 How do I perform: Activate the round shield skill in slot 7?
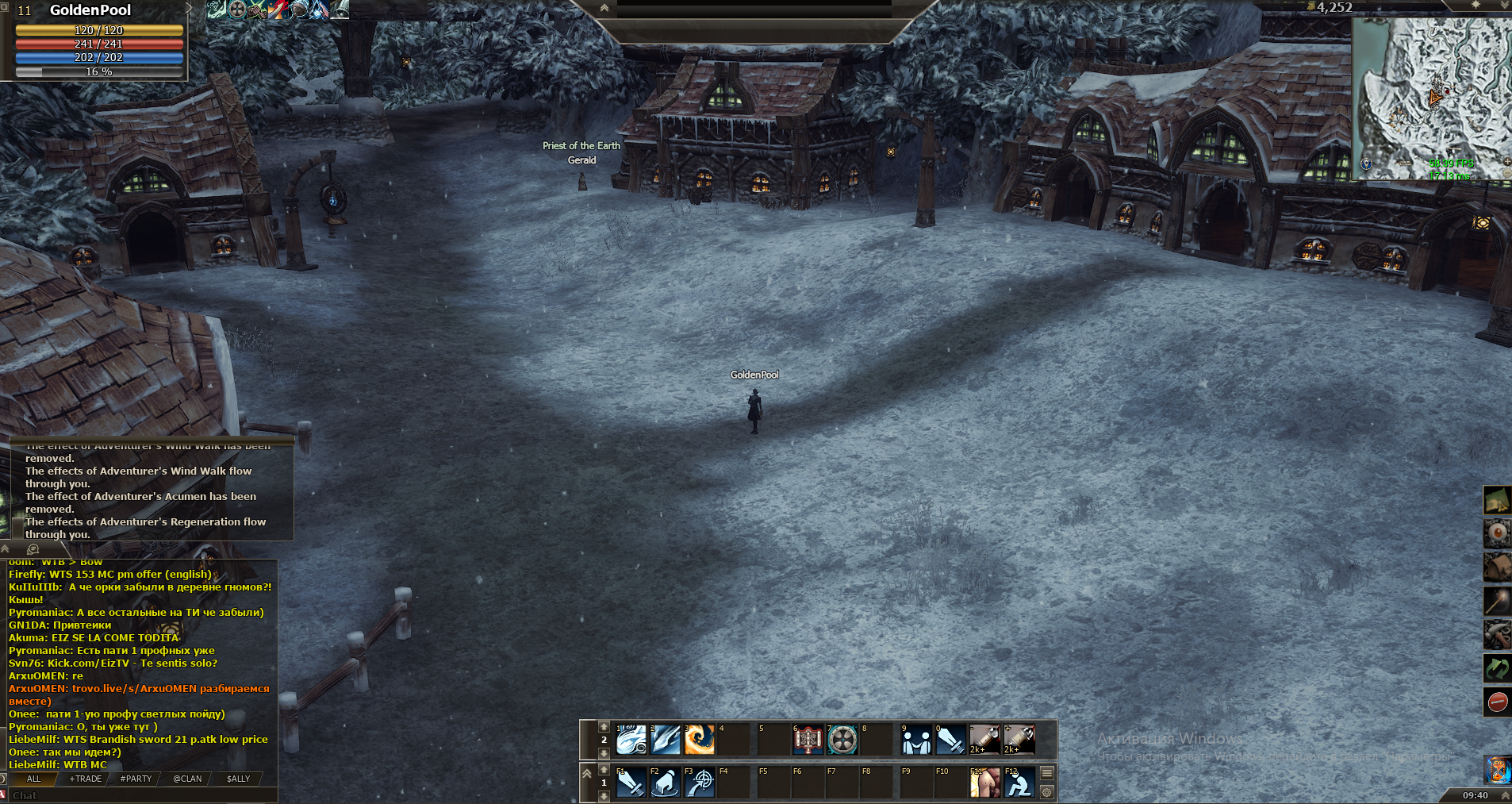(842, 740)
